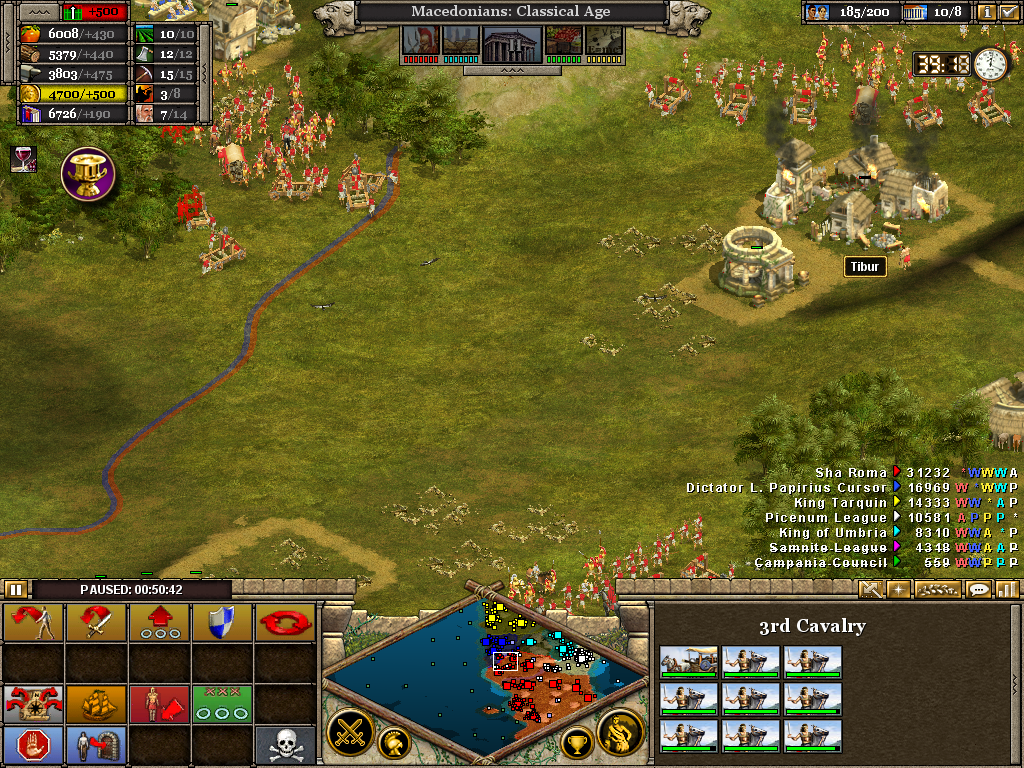Select the green three-circles formation button
Viewport: 1024px width, 768px height.
(x=222, y=704)
